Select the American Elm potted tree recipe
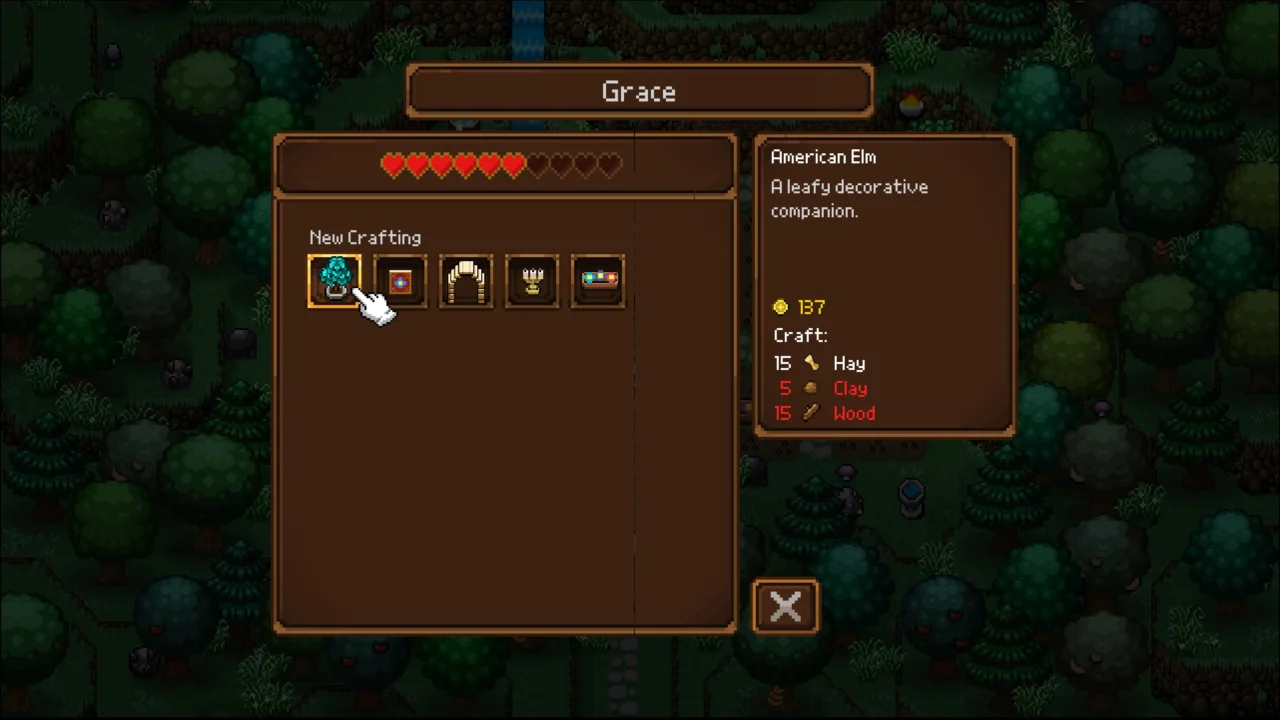Image resolution: width=1280 pixels, height=720 pixels. click(x=334, y=281)
